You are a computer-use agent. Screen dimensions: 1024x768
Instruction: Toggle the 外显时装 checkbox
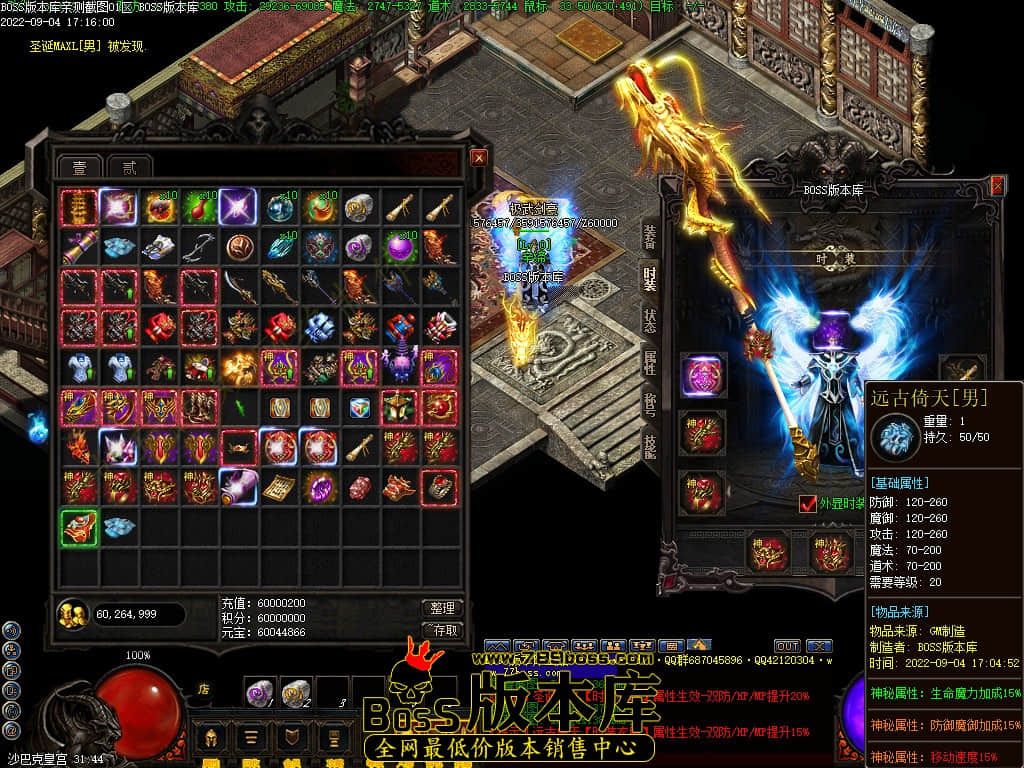[x=809, y=504]
